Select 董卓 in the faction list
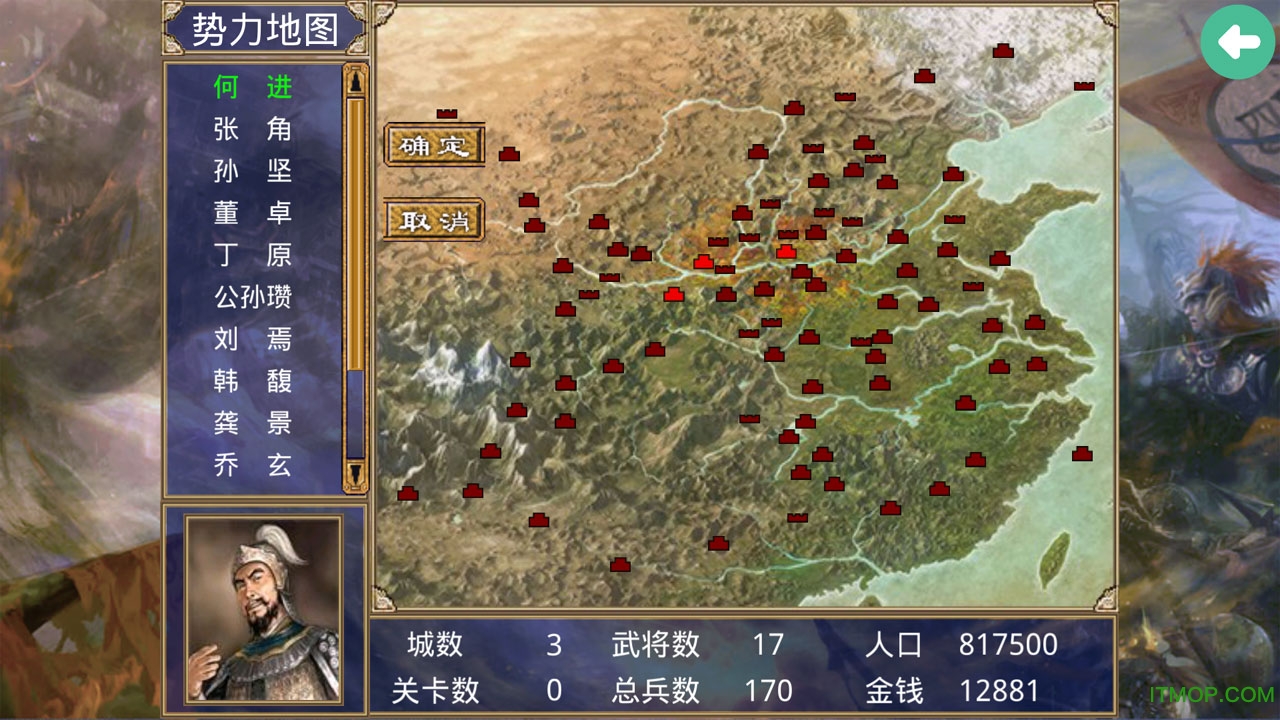The image size is (1280, 720). [251, 214]
